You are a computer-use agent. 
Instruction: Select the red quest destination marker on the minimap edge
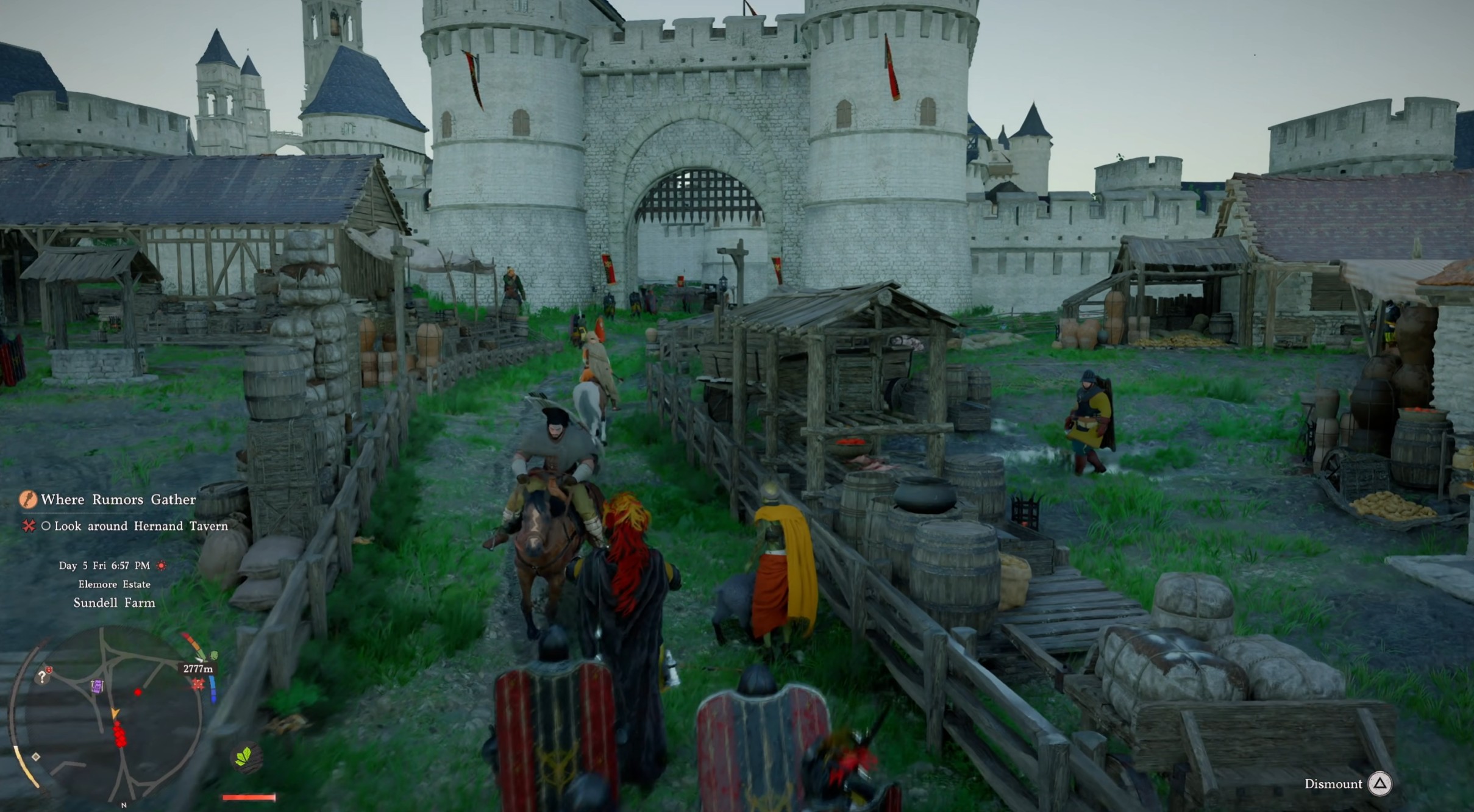coord(198,684)
